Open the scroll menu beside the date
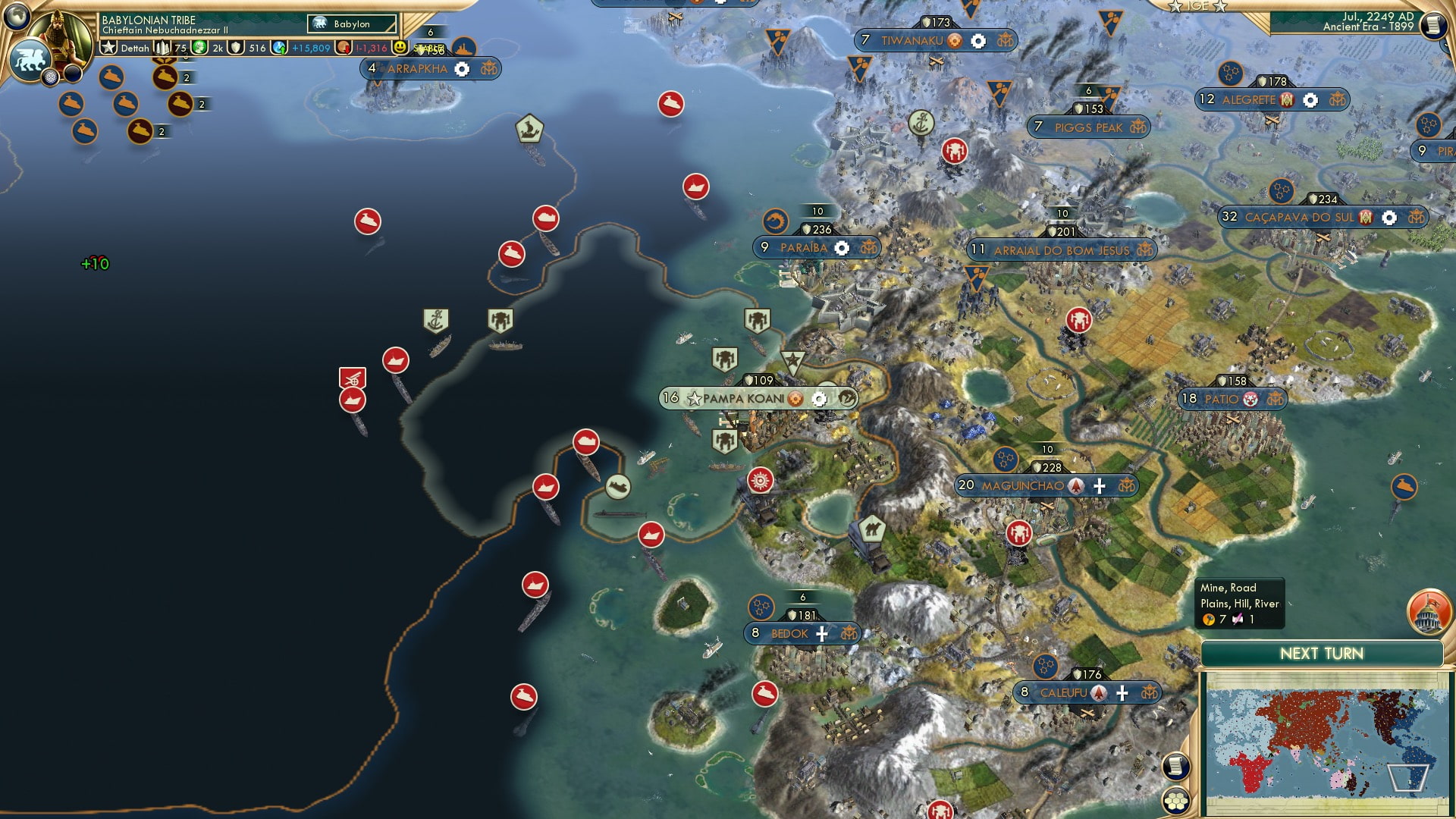This screenshot has width=1456, height=819. [1432, 25]
